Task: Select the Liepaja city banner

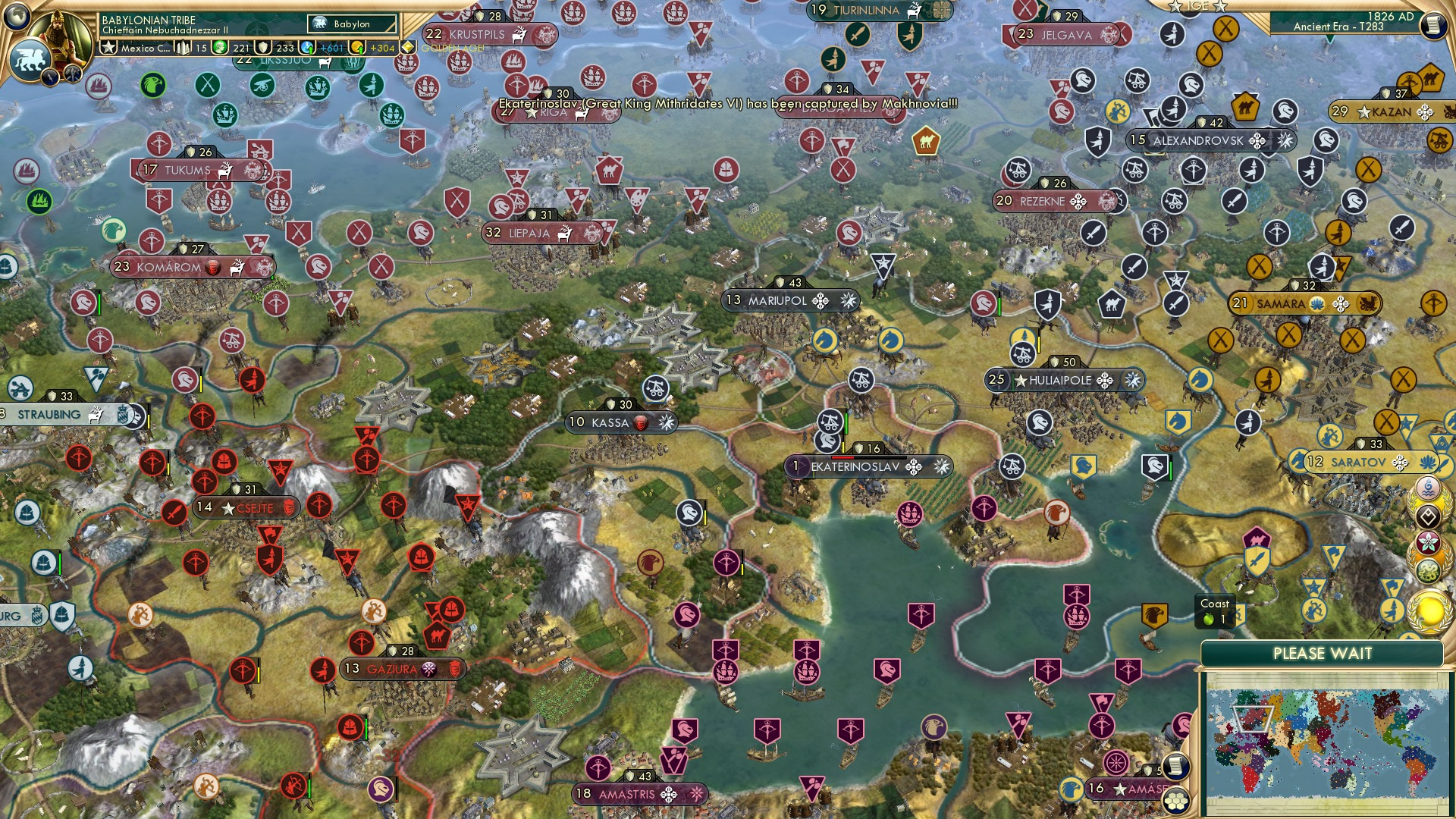Action: coord(529,234)
